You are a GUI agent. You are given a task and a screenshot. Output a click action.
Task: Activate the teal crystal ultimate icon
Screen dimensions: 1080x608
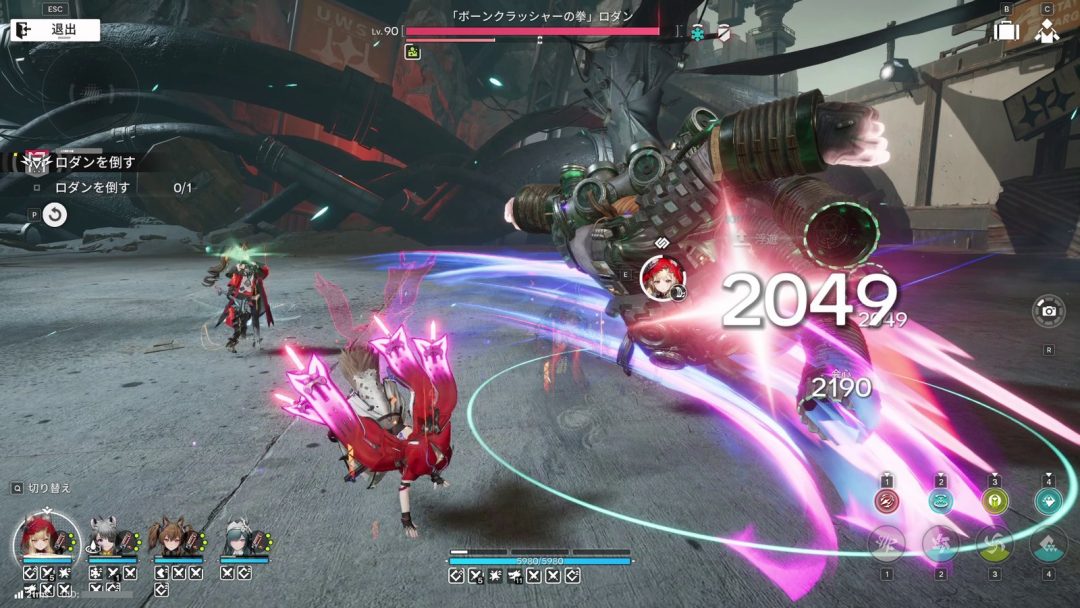[x=1048, y=501]
